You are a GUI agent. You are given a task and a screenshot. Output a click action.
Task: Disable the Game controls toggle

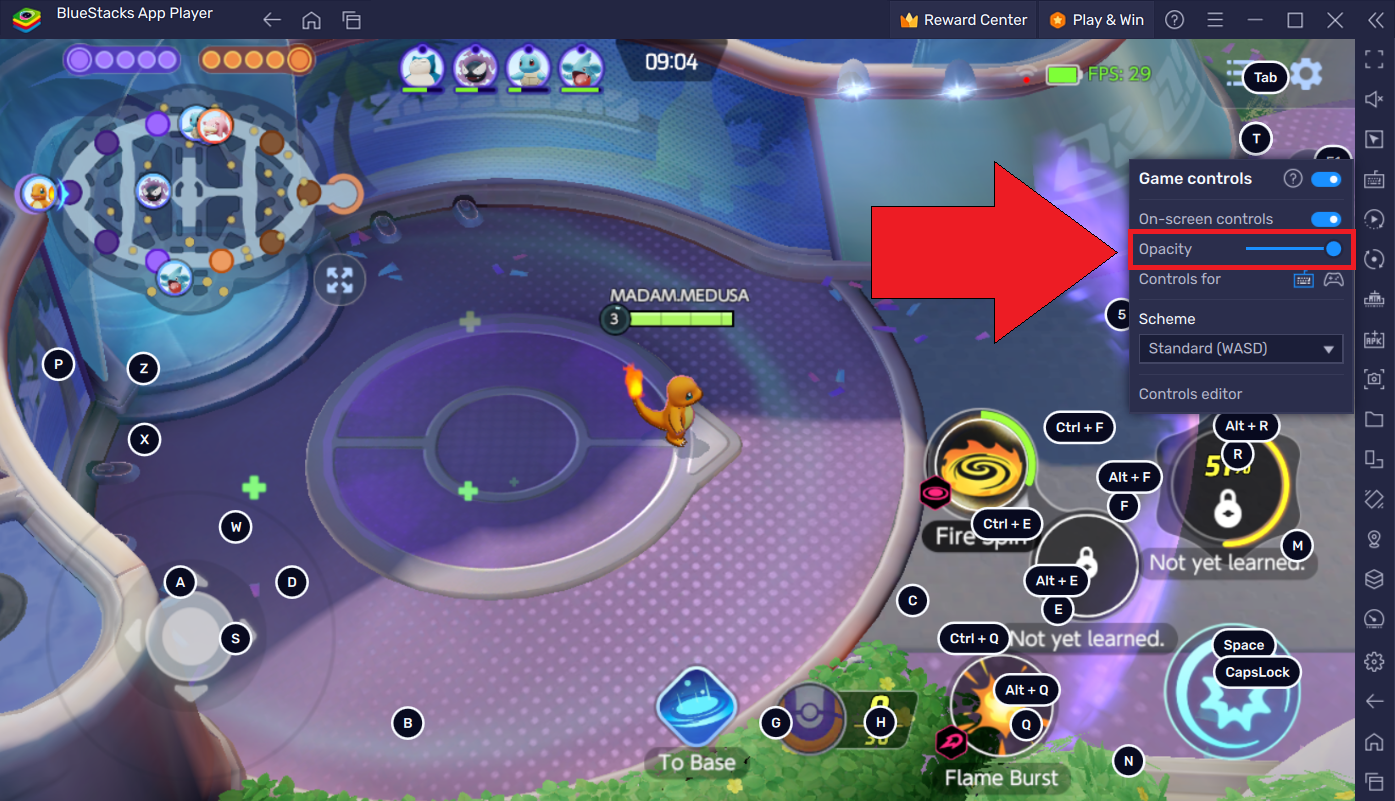click(x=1326, y=178)
